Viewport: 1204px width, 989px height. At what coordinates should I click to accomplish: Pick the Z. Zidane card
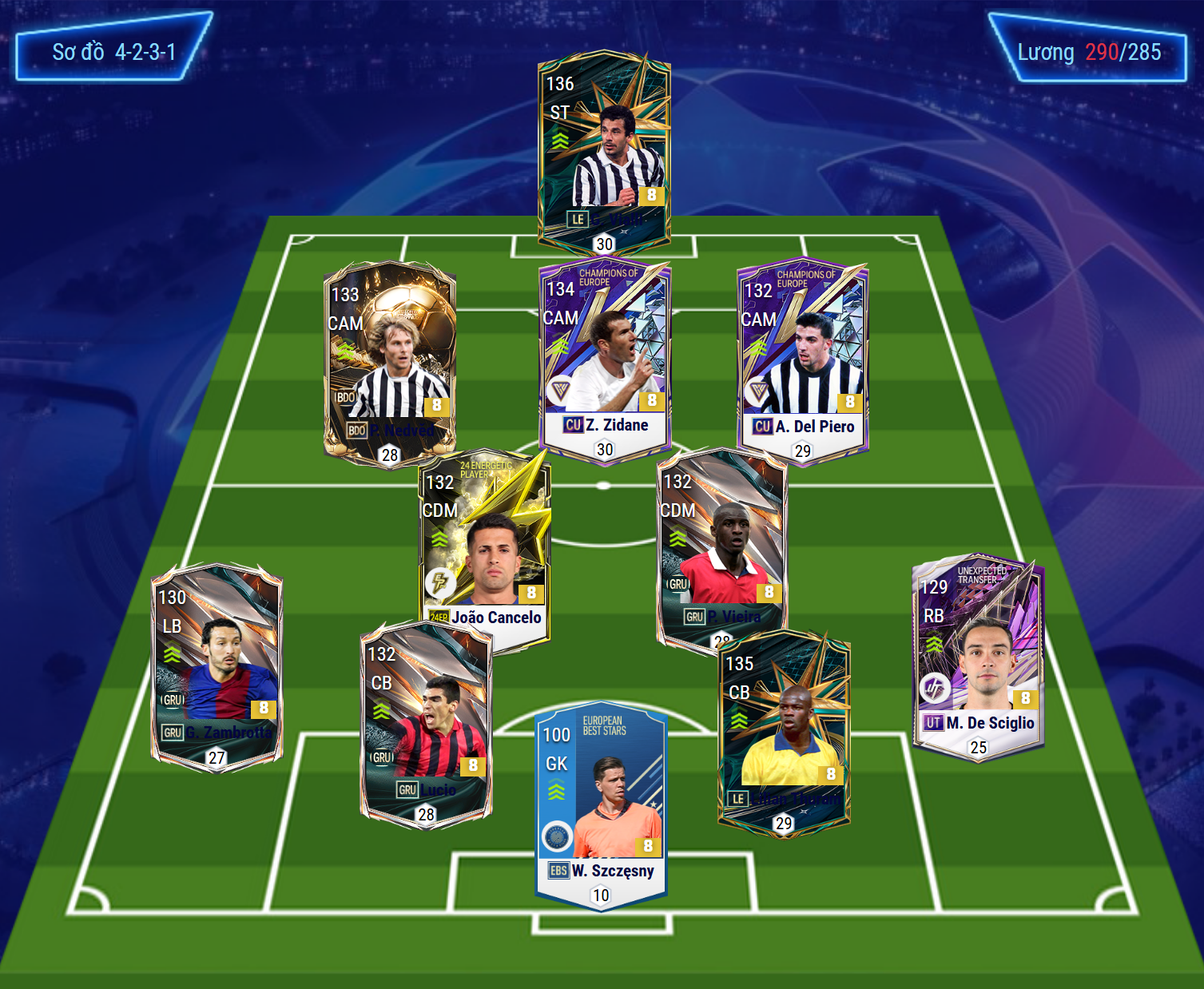pos(605,359)
